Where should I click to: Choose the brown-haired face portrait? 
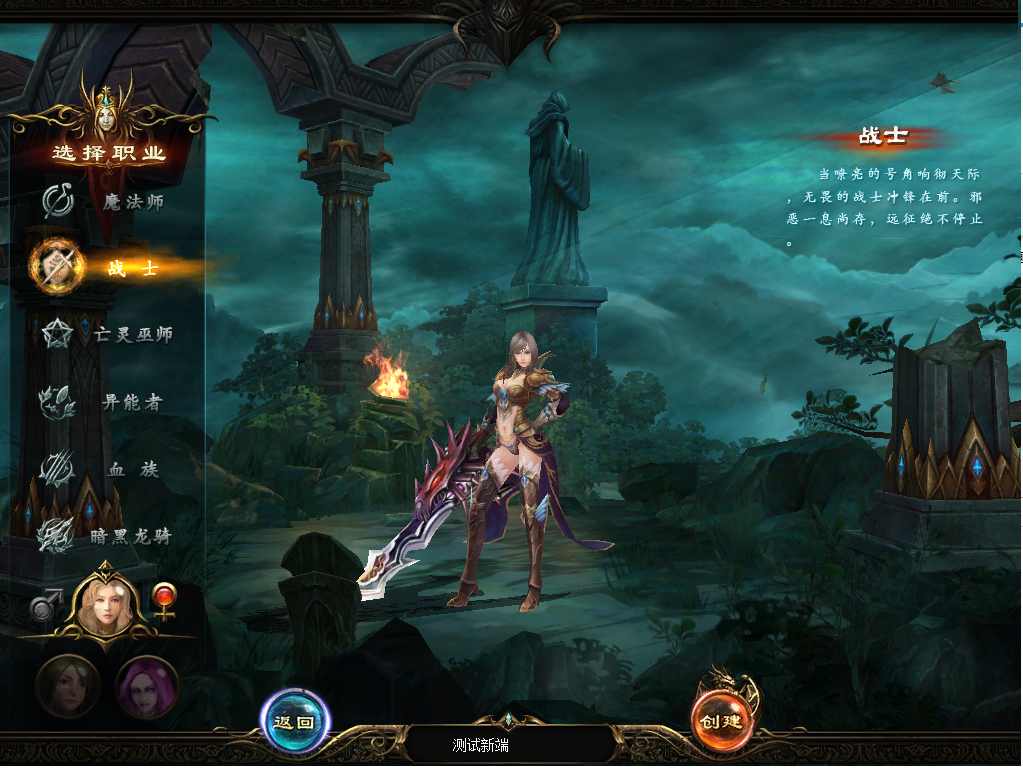(67, 688)
